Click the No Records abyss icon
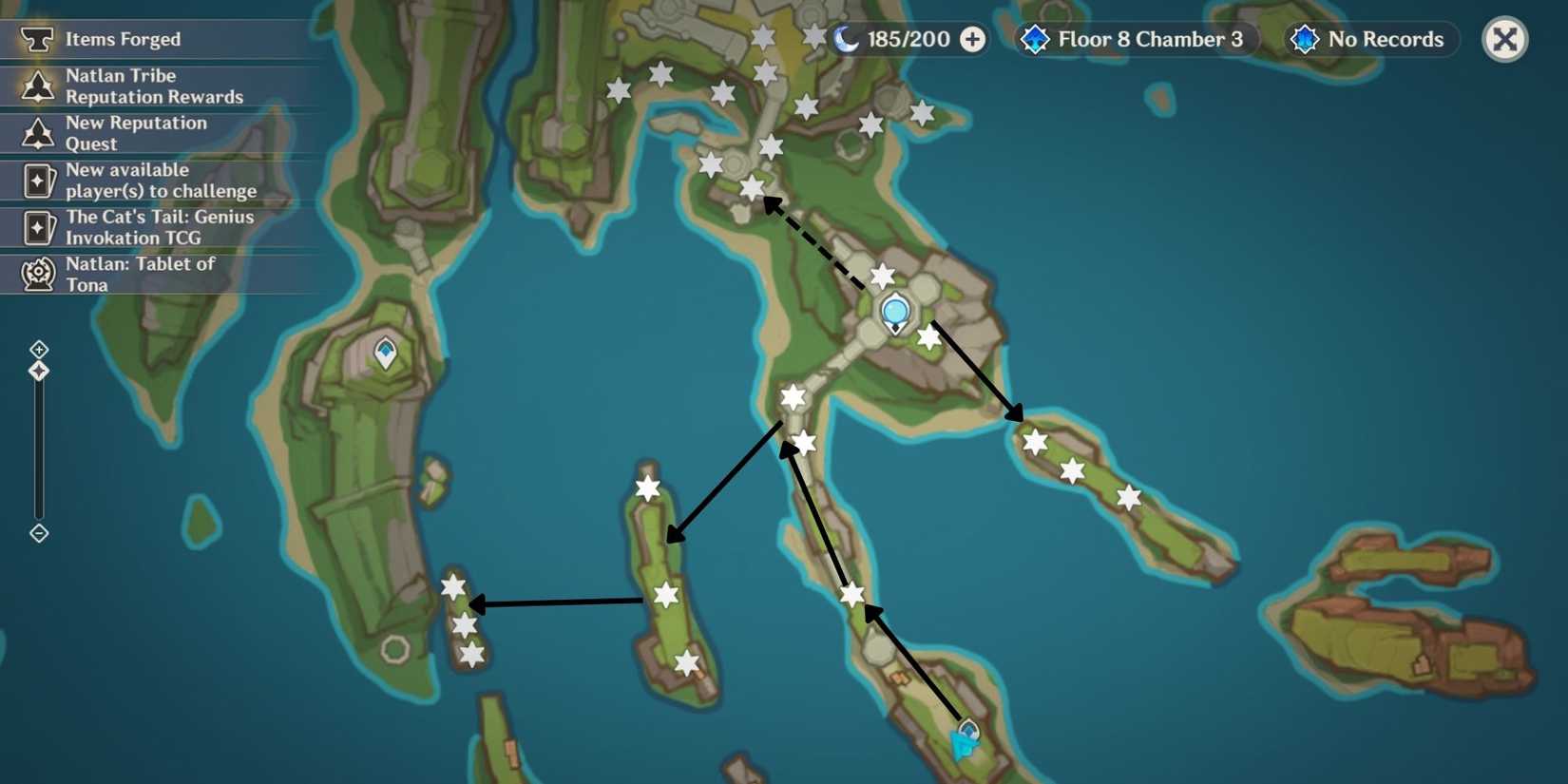The height and width of the screenshot is (784, 1568). pos(1303,39)
